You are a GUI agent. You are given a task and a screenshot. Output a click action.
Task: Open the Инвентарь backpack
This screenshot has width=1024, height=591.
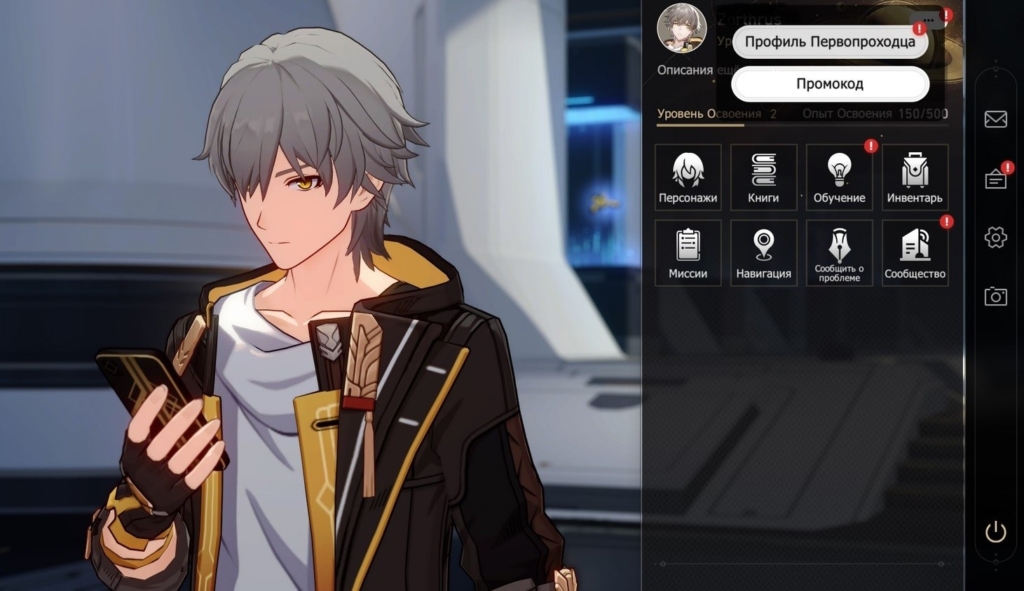(914, 177)
